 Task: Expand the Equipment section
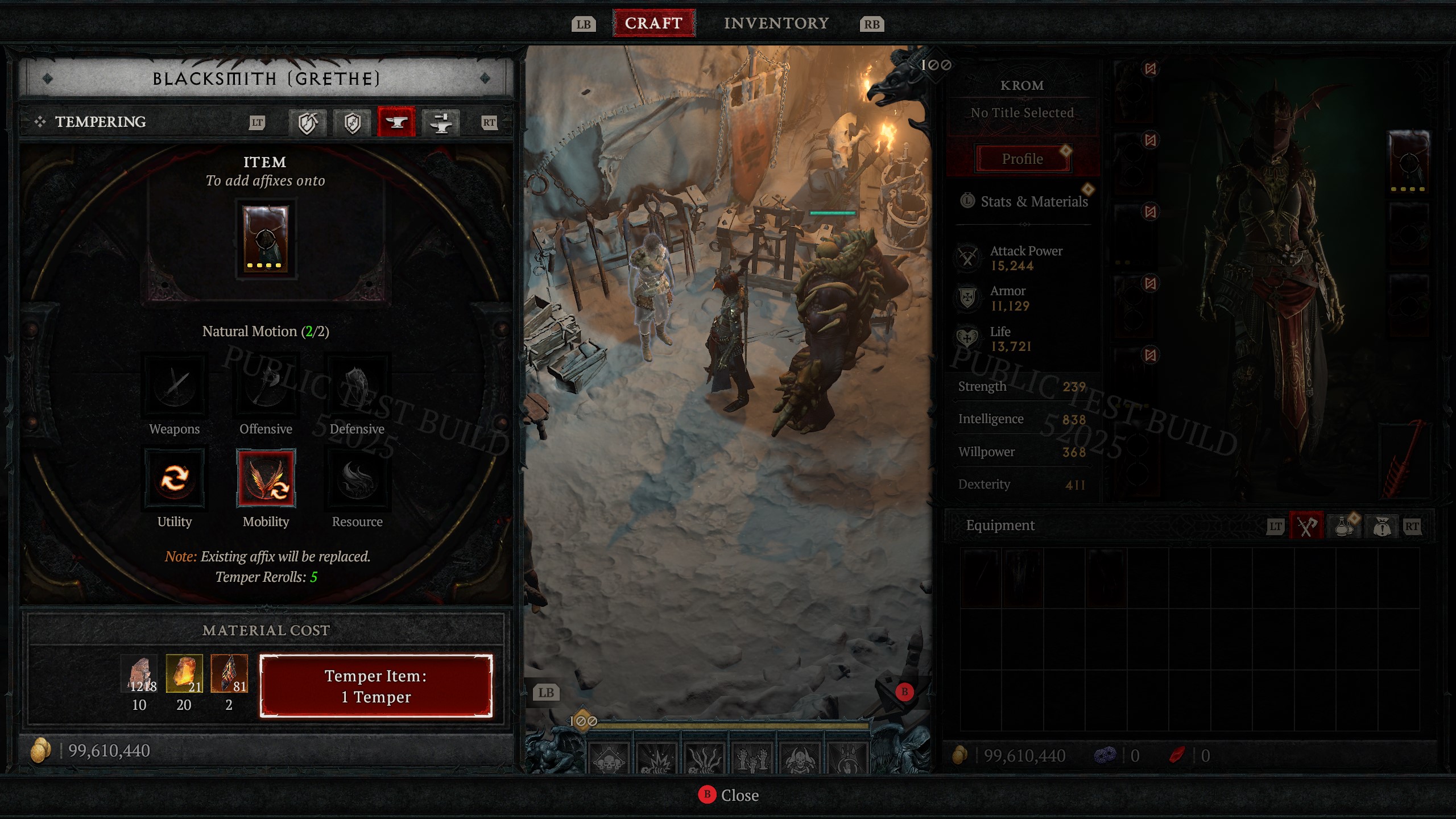(1001, 525)
